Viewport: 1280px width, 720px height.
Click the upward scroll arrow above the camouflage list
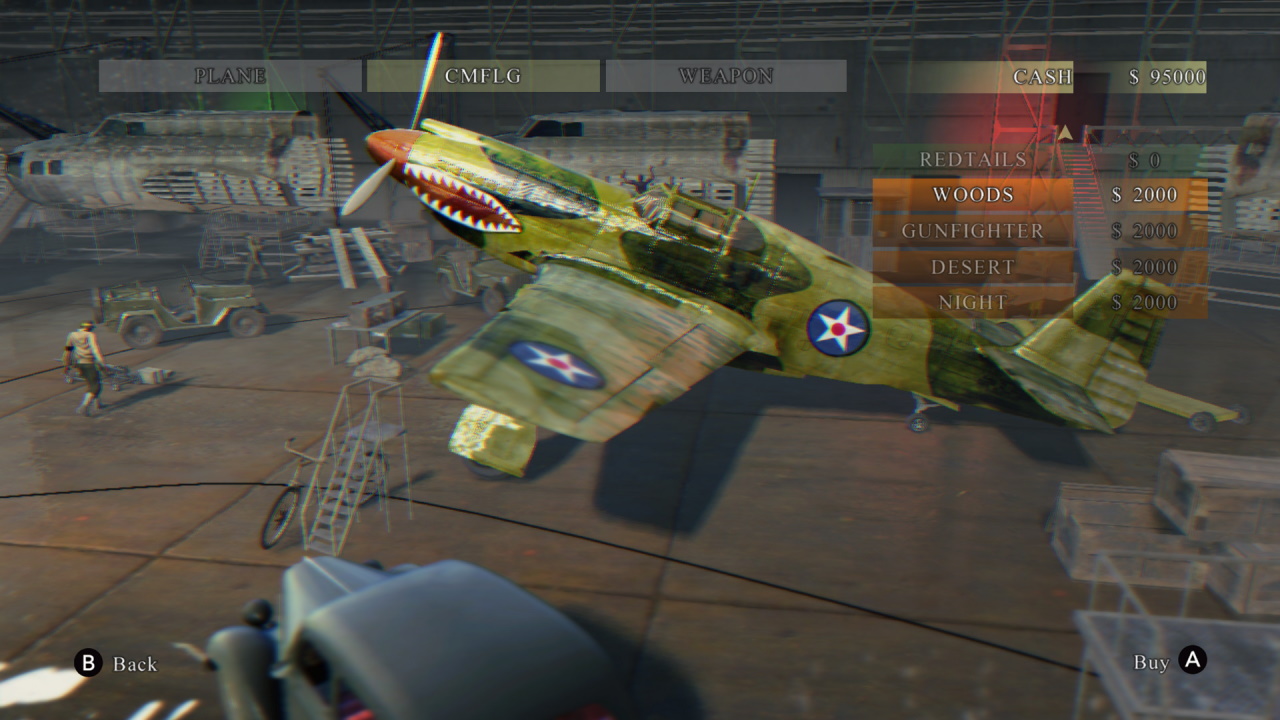[x=1064, y=130]
